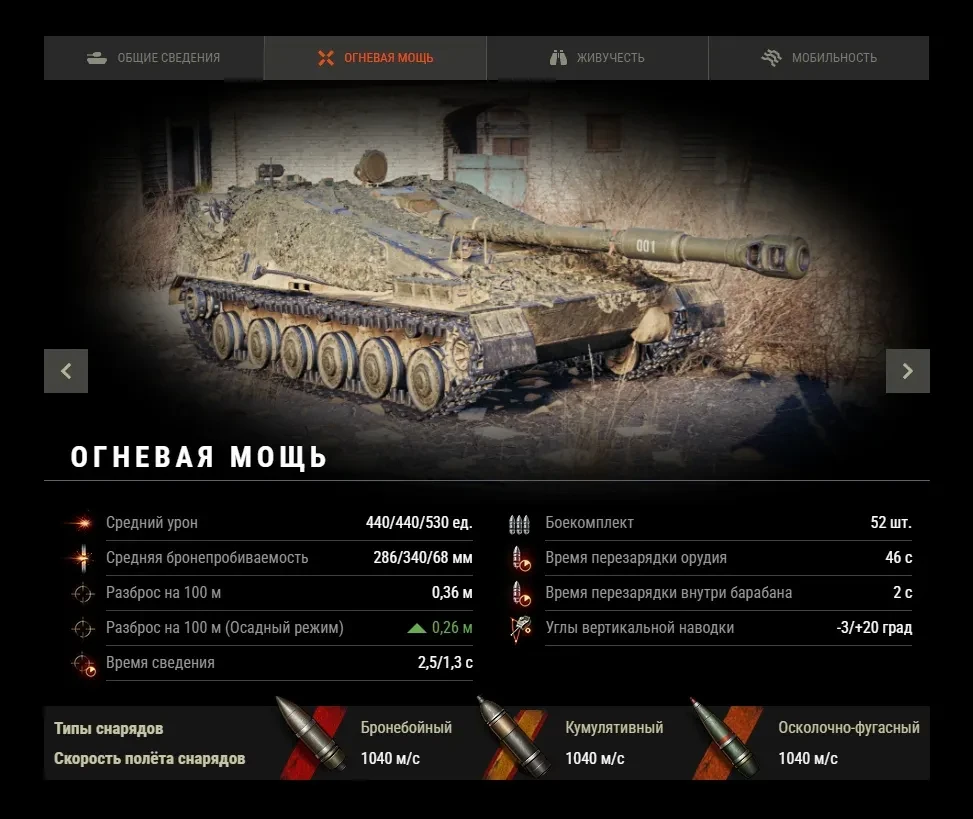Pick the Осколочно-фугасный shell icon

(725, 740)
